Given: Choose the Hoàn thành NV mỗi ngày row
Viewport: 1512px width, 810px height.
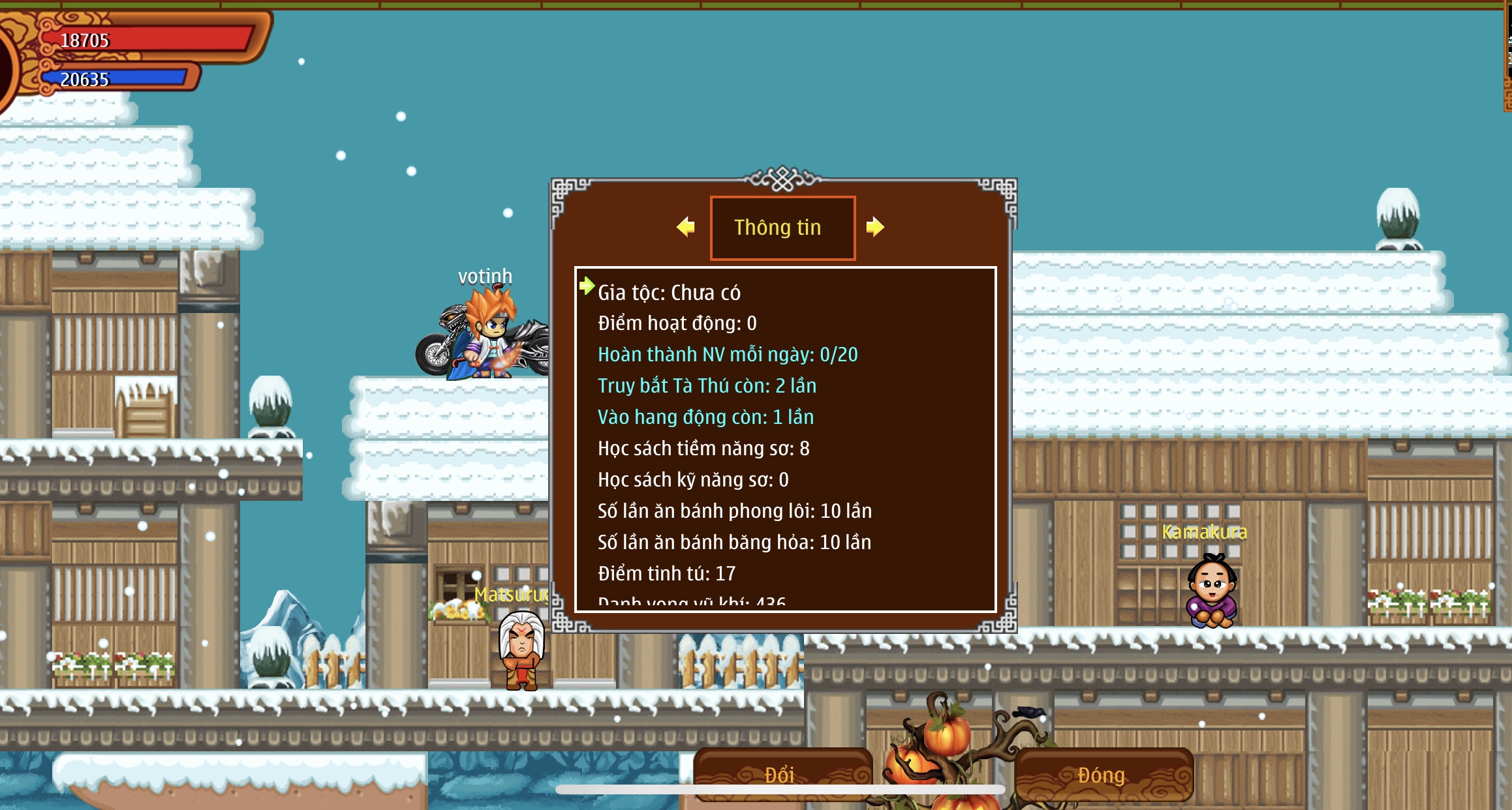Looking at the screenshot, I should coord(727,355).
